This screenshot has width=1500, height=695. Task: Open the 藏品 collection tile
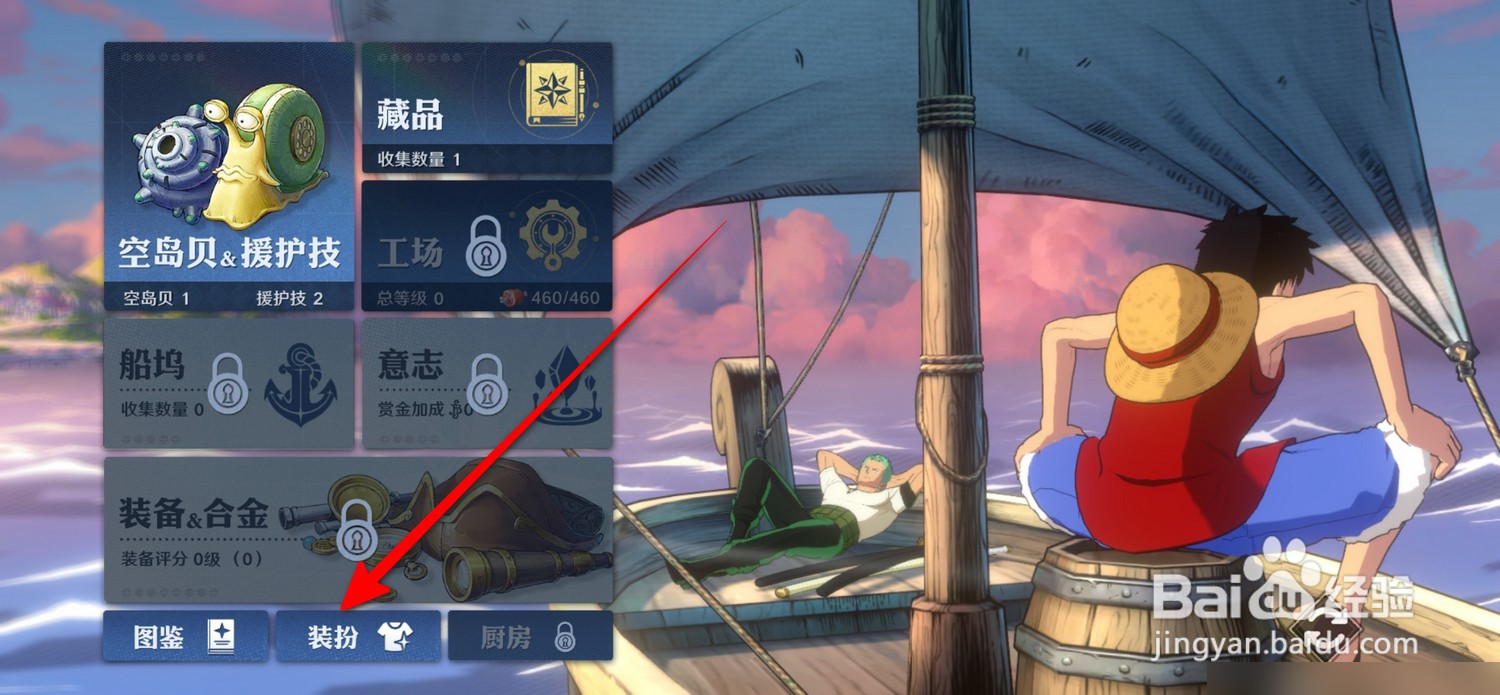click(x=486, y=108)
